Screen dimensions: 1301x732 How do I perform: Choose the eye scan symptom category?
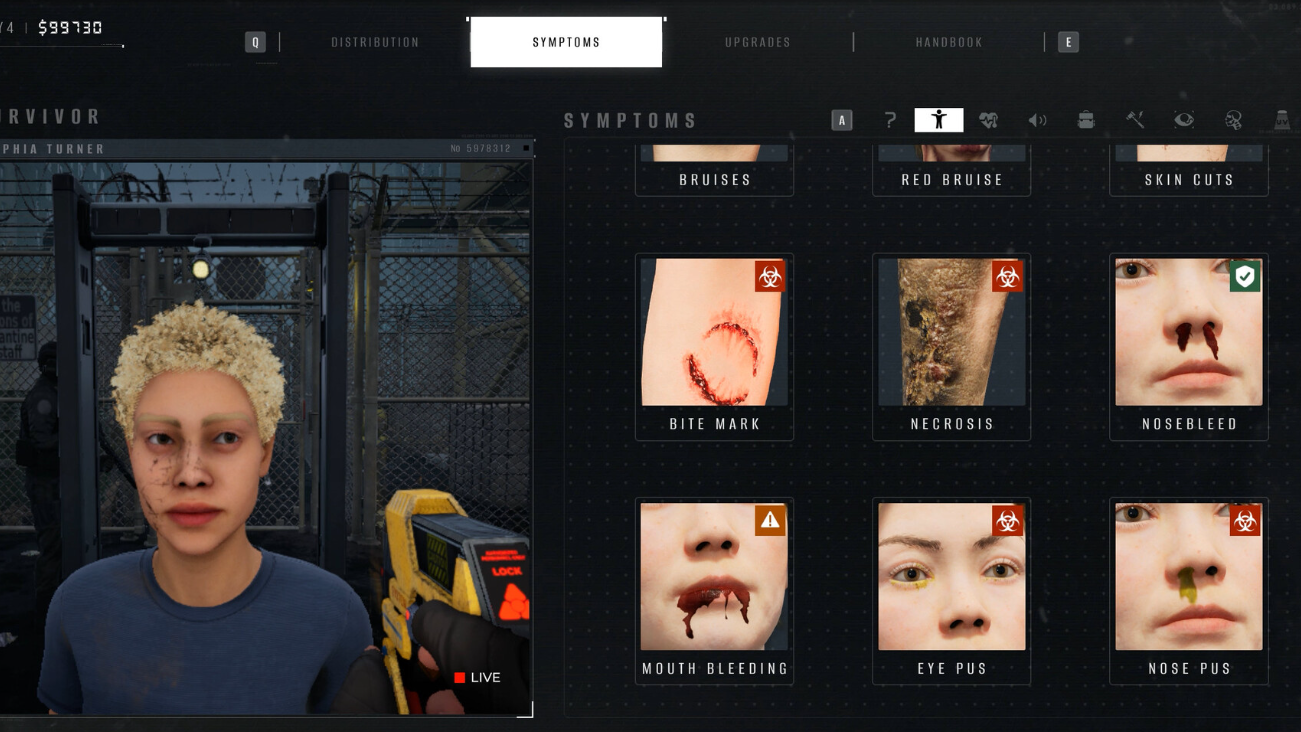[x=1184, y=120]
